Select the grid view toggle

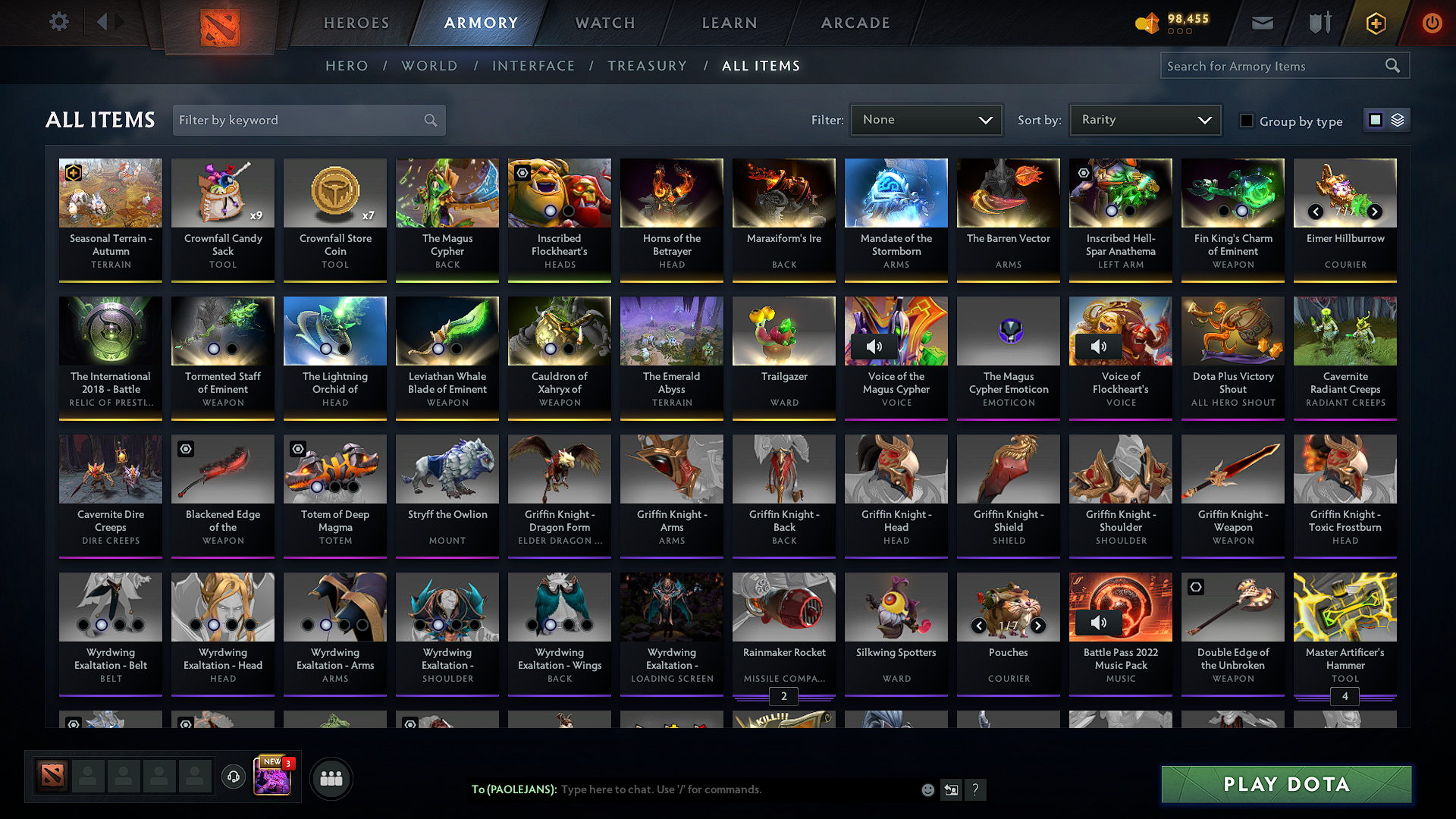point(1375,120)
